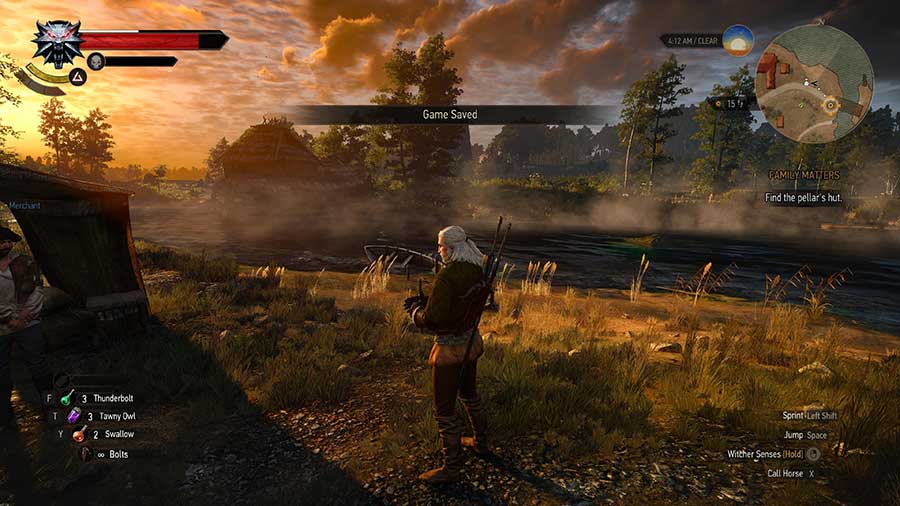Image resolution: width=900 pixels, height=506 pixels.
Task: Click the sun weather icon
Action: [738, 41]
